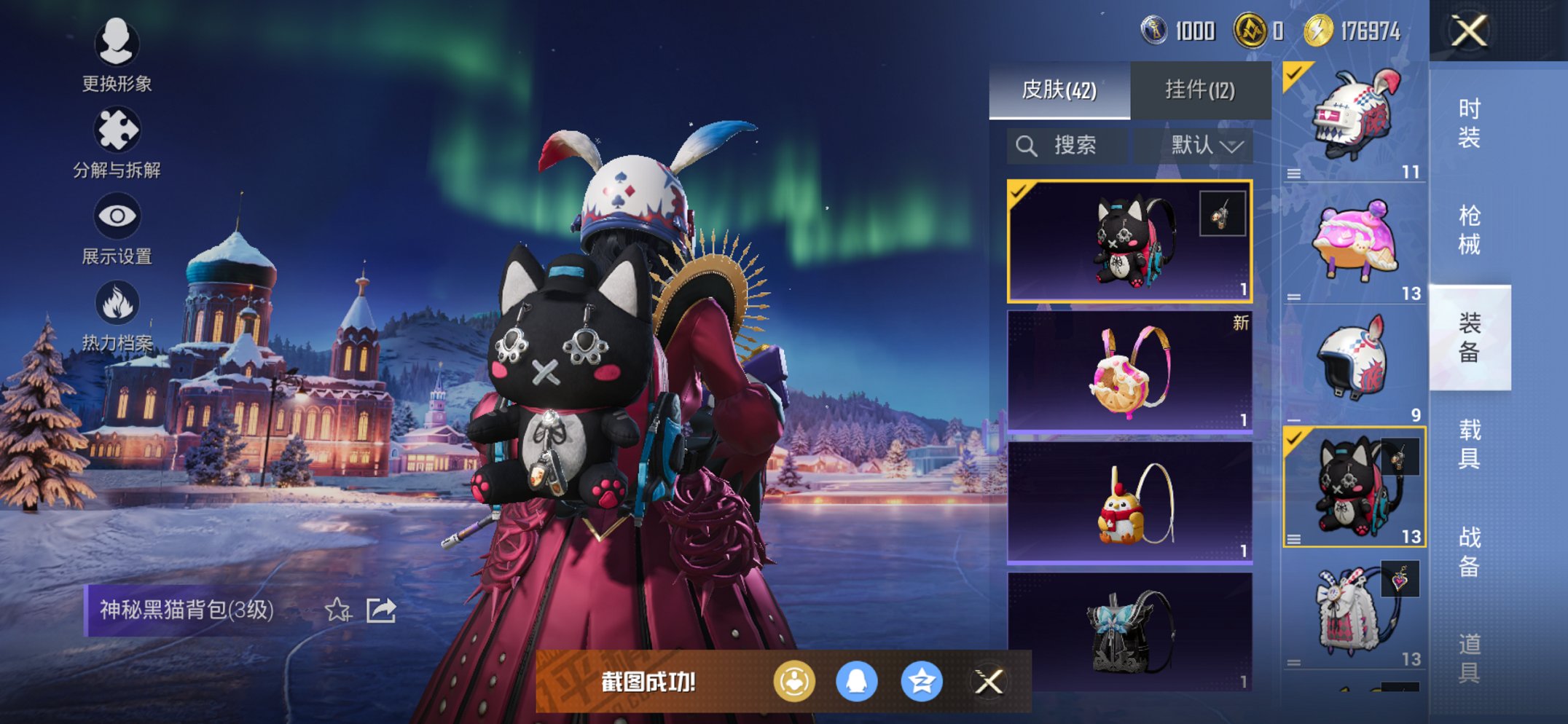Open 更换形象 change appearance option
Viewport: 1568px width, 724px height.
tap(117, 55)
